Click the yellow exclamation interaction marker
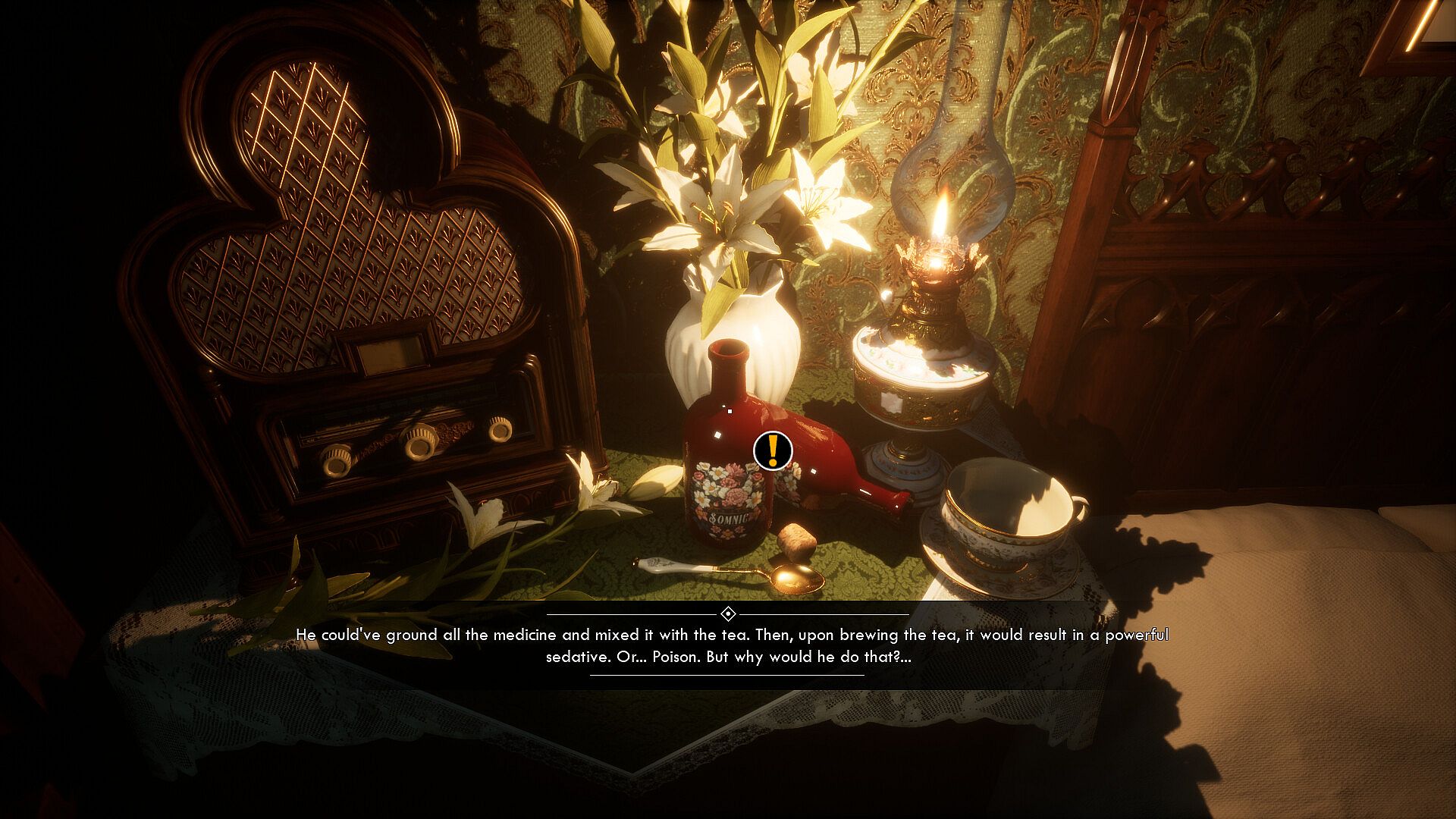Screen dimensions: 1456x819 (x=773, y=450)
